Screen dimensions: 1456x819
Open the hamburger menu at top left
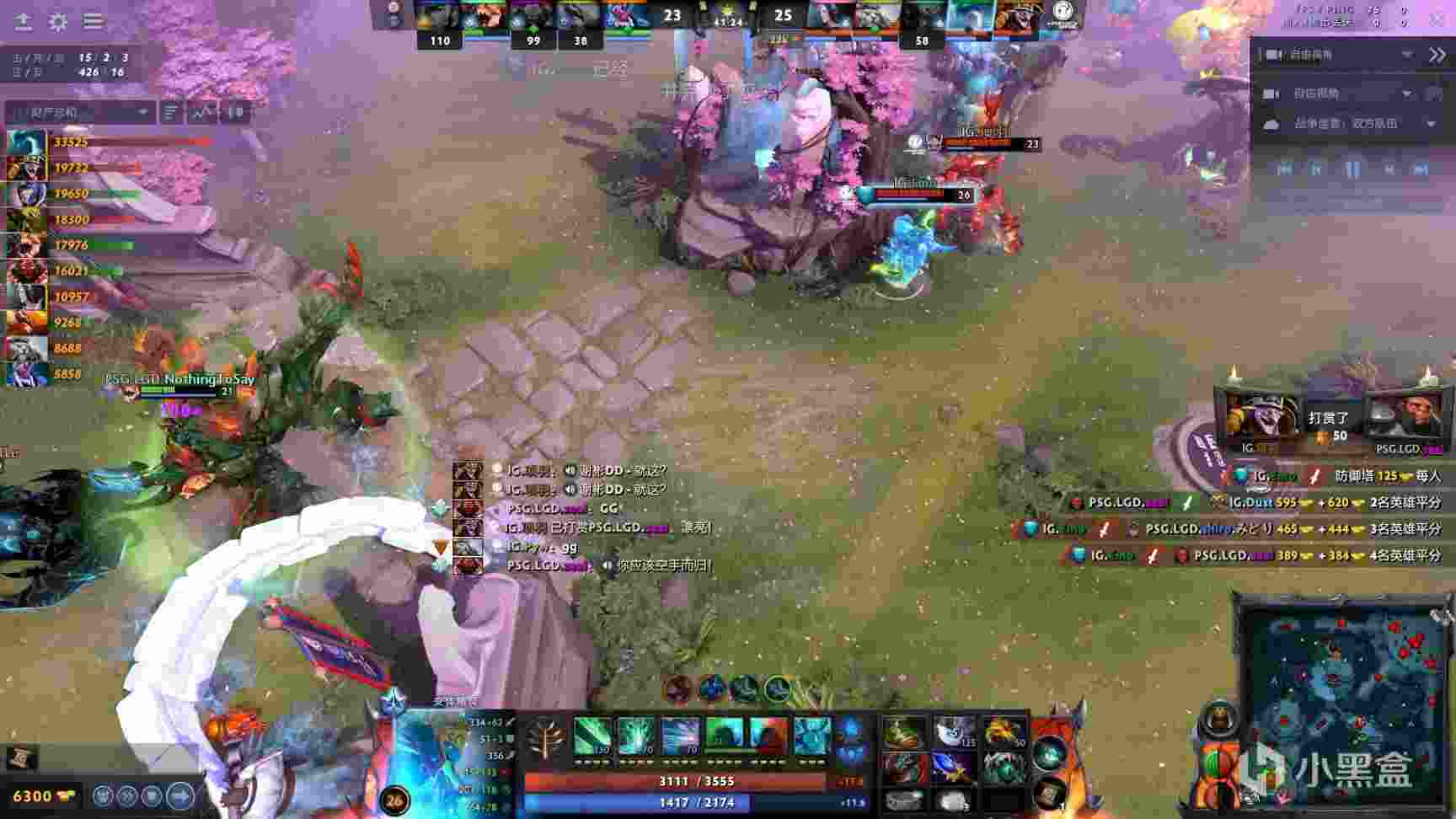(x=93, y=21)
